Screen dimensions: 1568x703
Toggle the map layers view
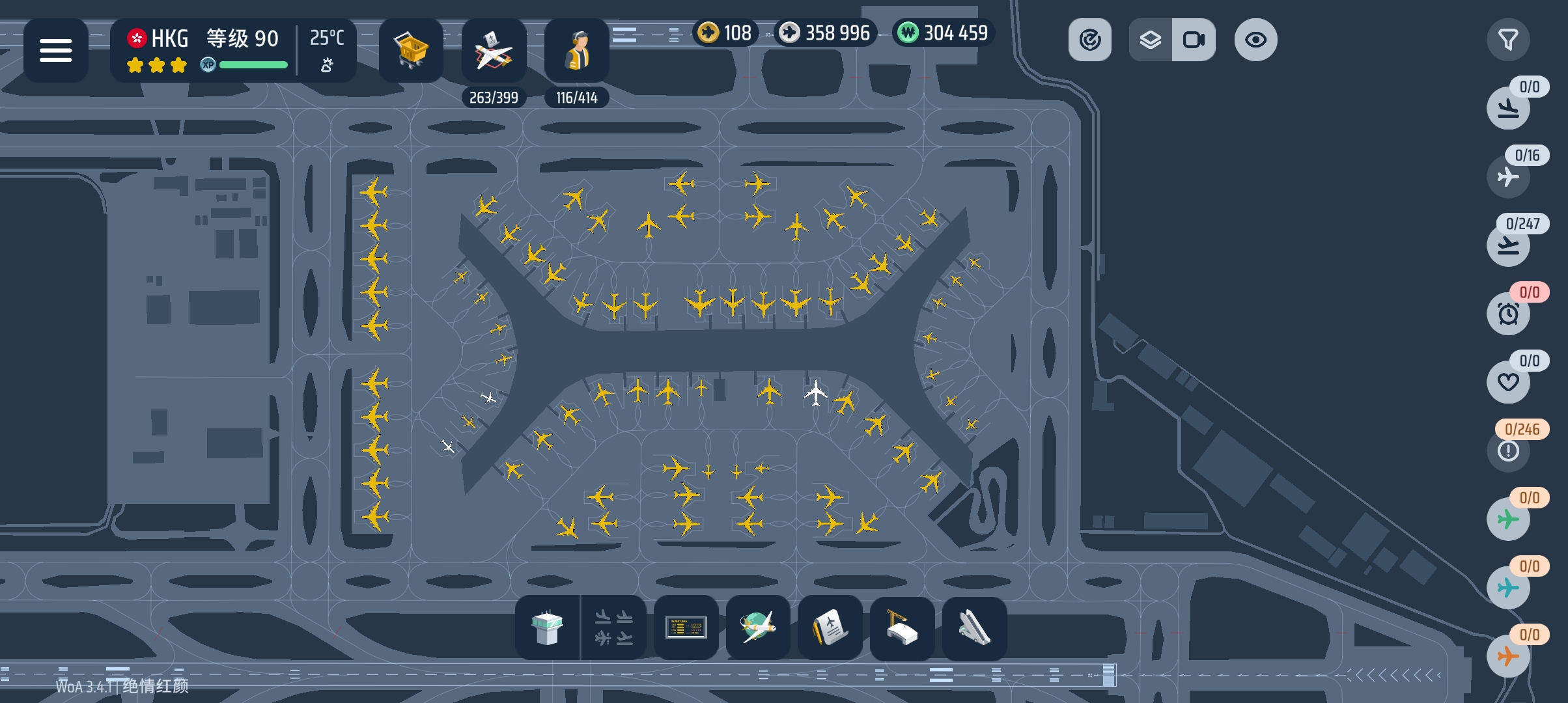(1151, 40)
